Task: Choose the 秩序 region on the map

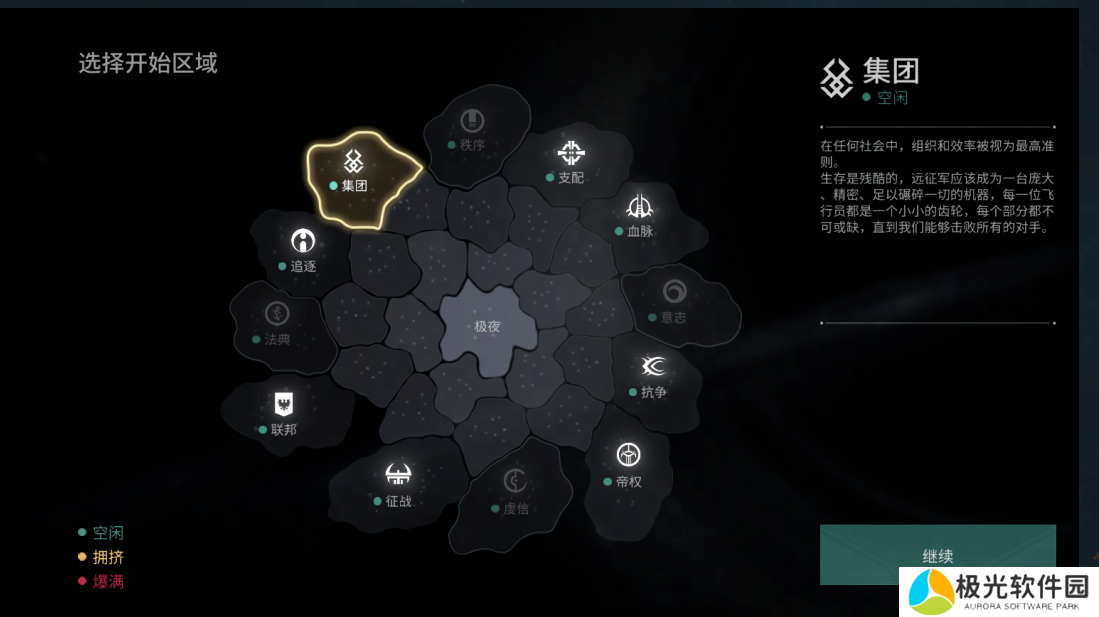Action: click(471, 131)
